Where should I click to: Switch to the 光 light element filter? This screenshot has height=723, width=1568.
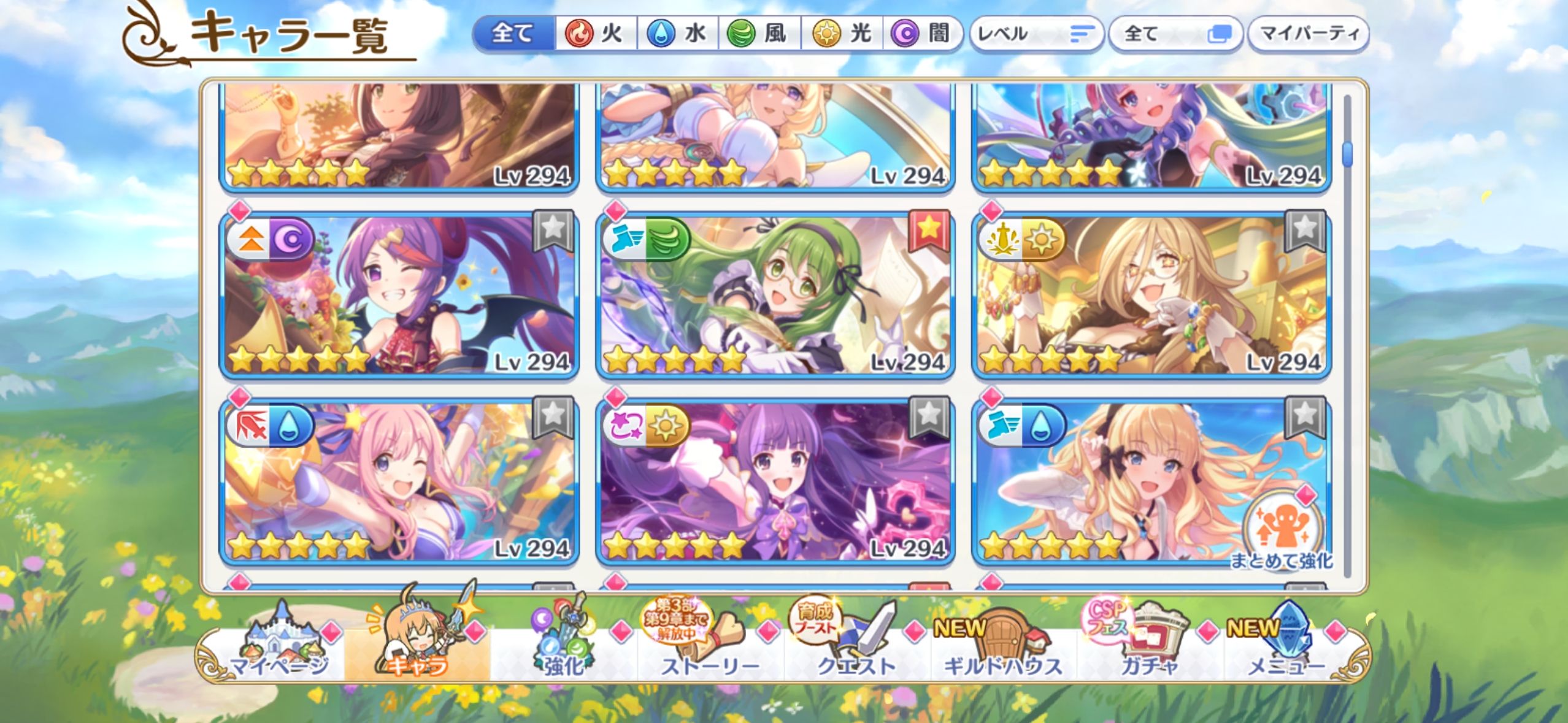pyautogui.click(x=842, y=33)
